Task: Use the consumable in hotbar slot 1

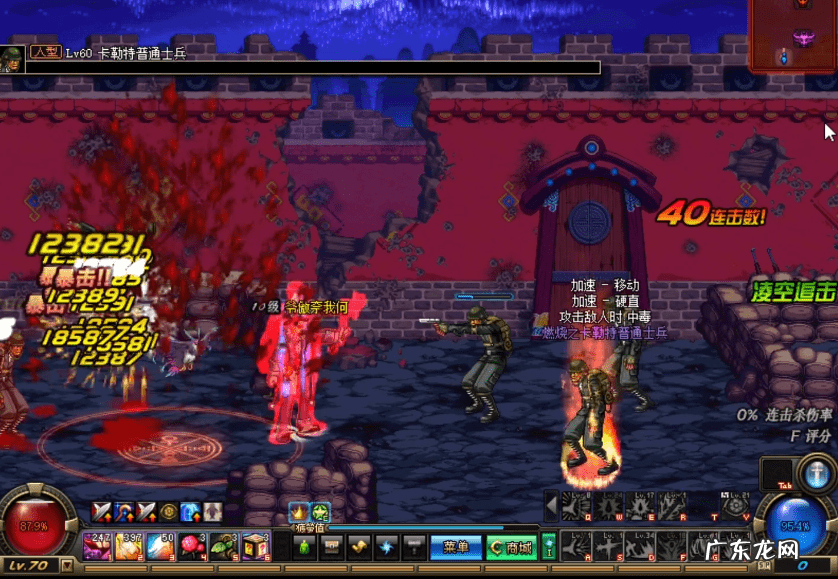Action: point(97,547)
